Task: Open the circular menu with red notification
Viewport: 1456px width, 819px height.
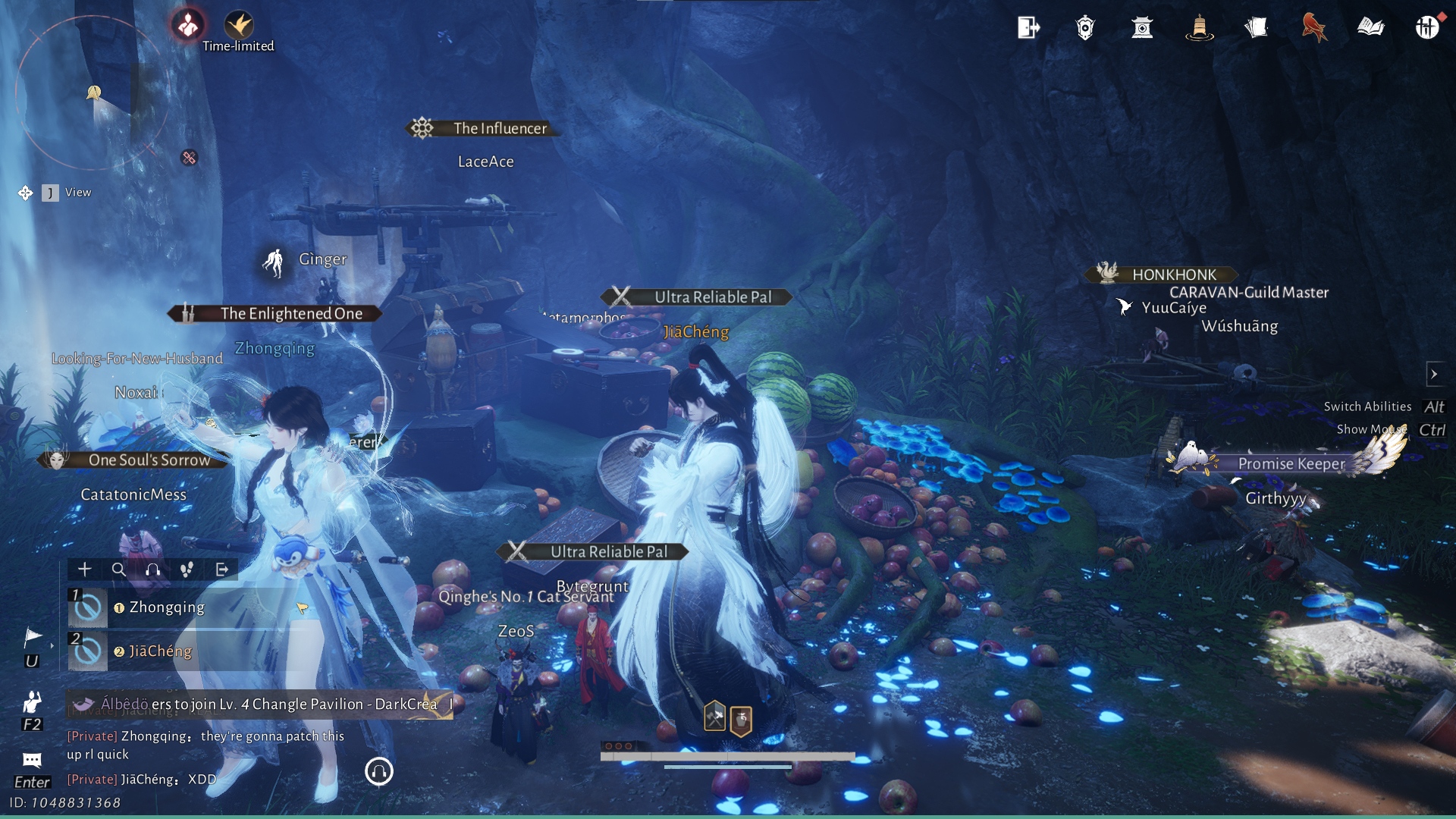Action: (1426, 28)
